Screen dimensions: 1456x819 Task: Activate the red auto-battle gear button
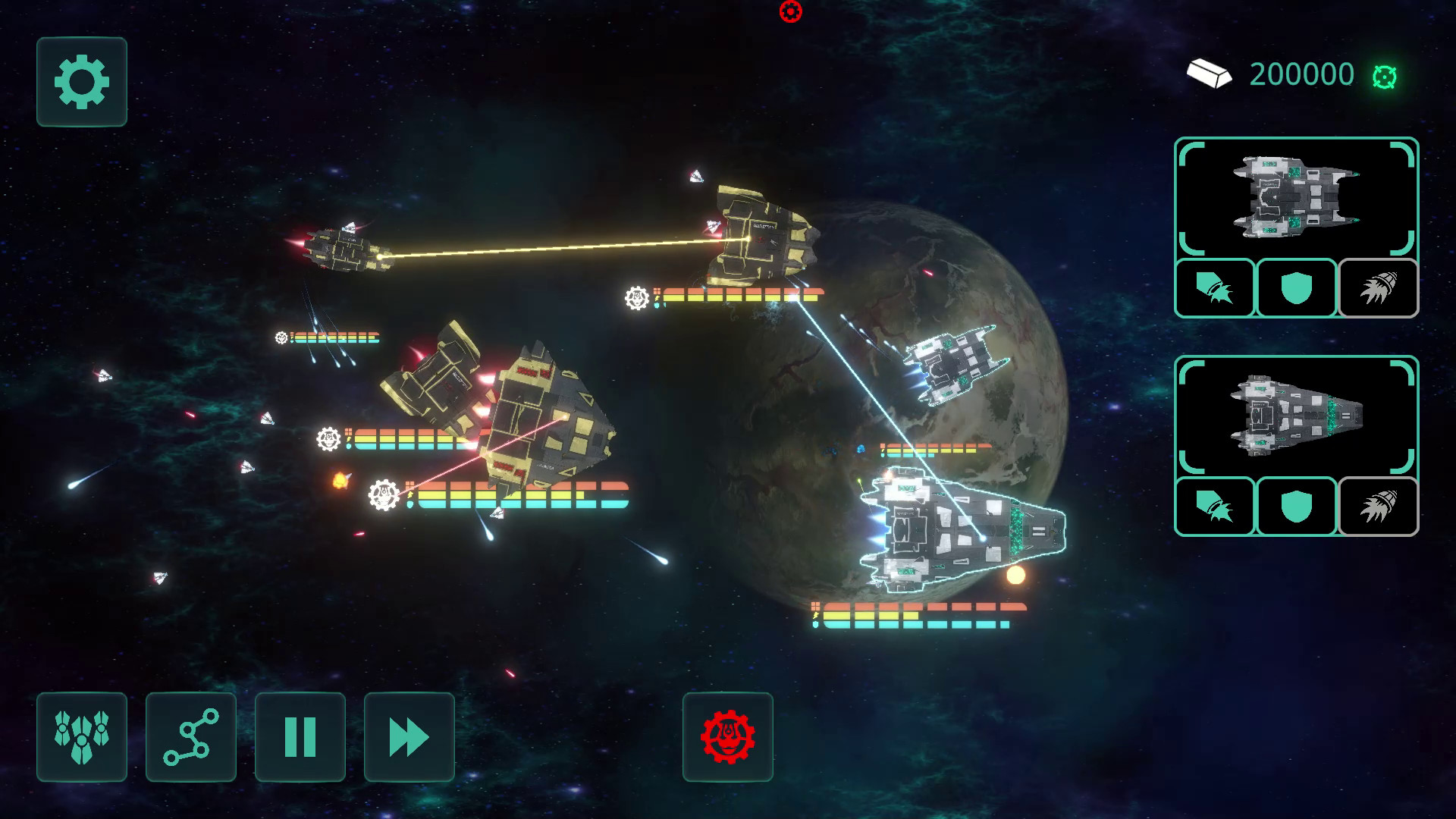[x=727, y=737]
